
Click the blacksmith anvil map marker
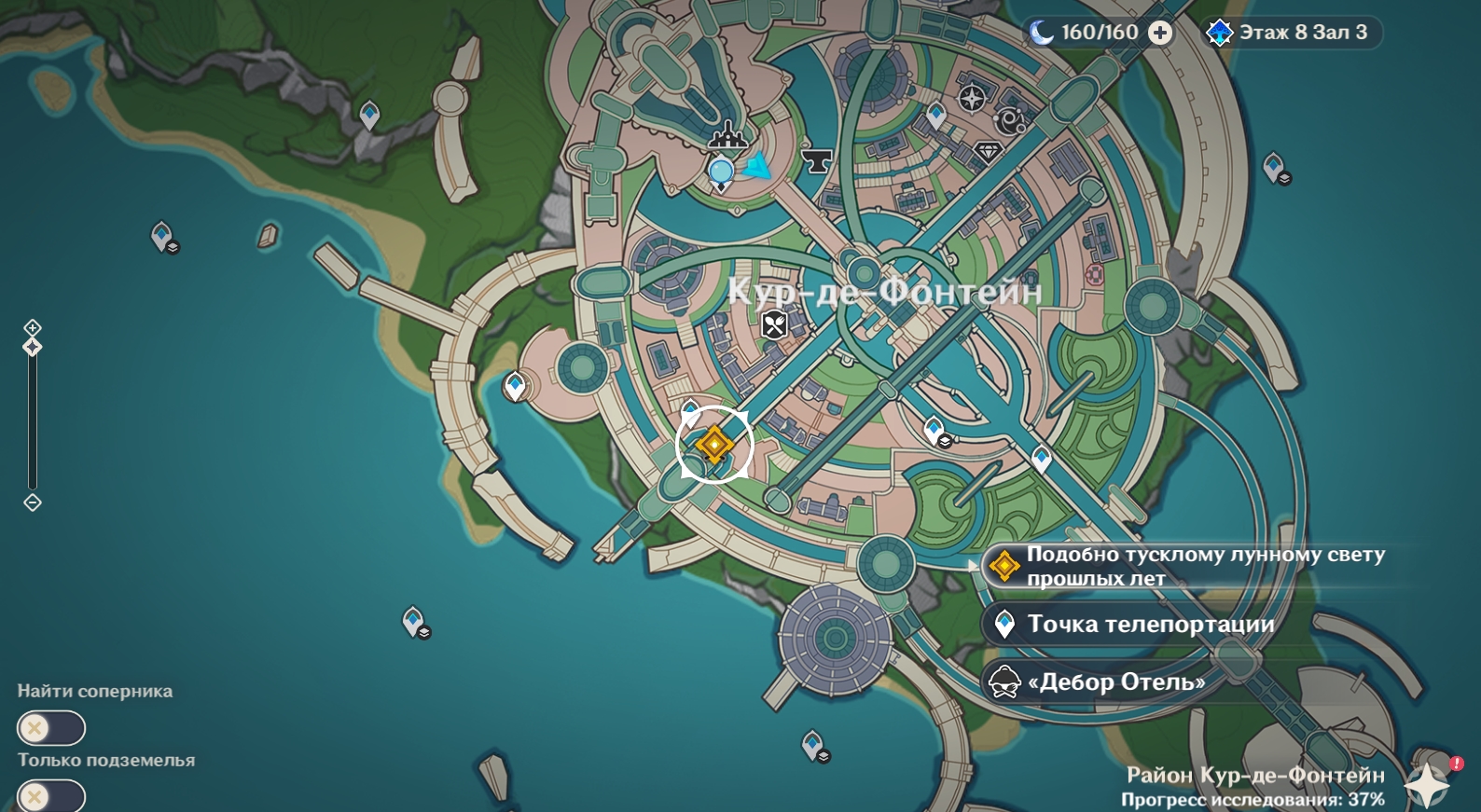(x=818, y=160)
